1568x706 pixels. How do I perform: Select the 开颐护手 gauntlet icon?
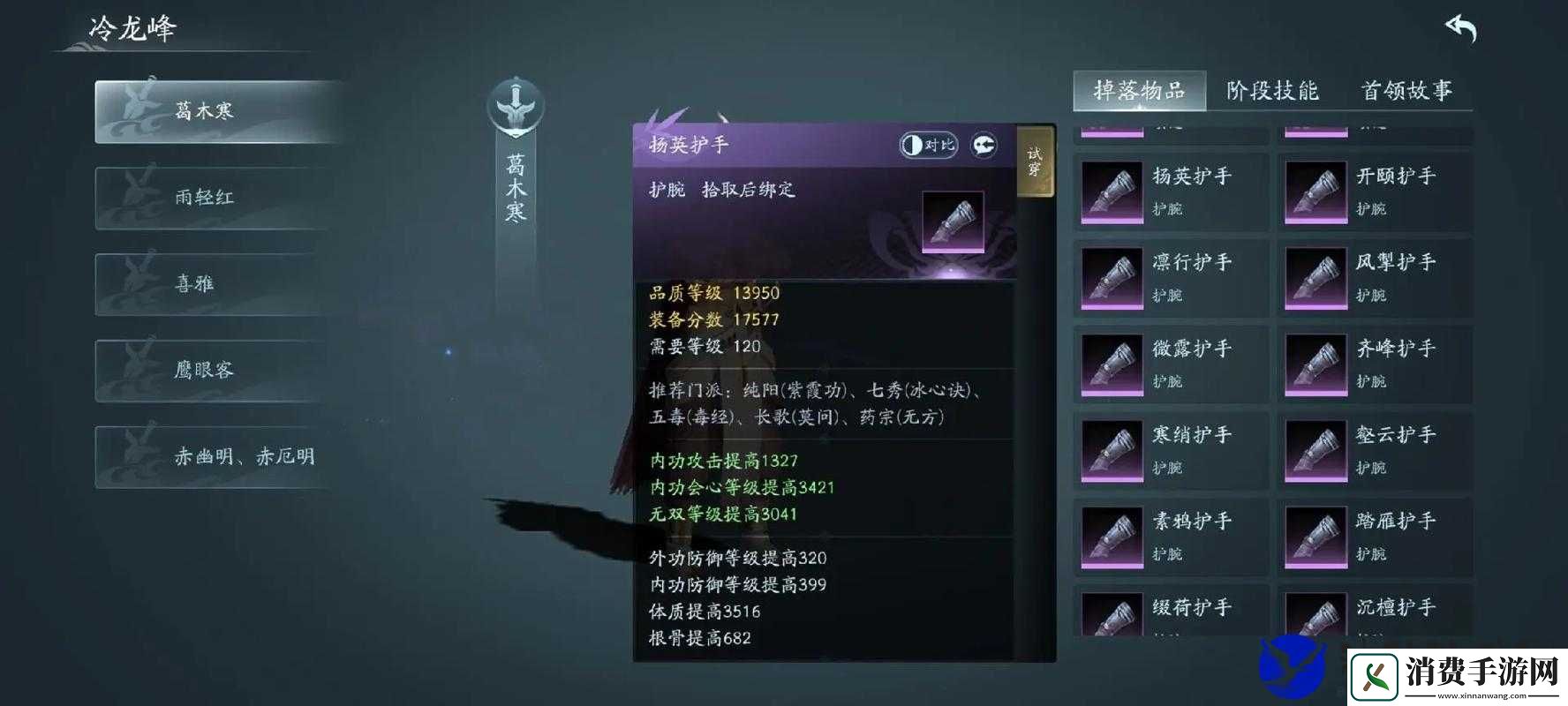(1316, 192)
